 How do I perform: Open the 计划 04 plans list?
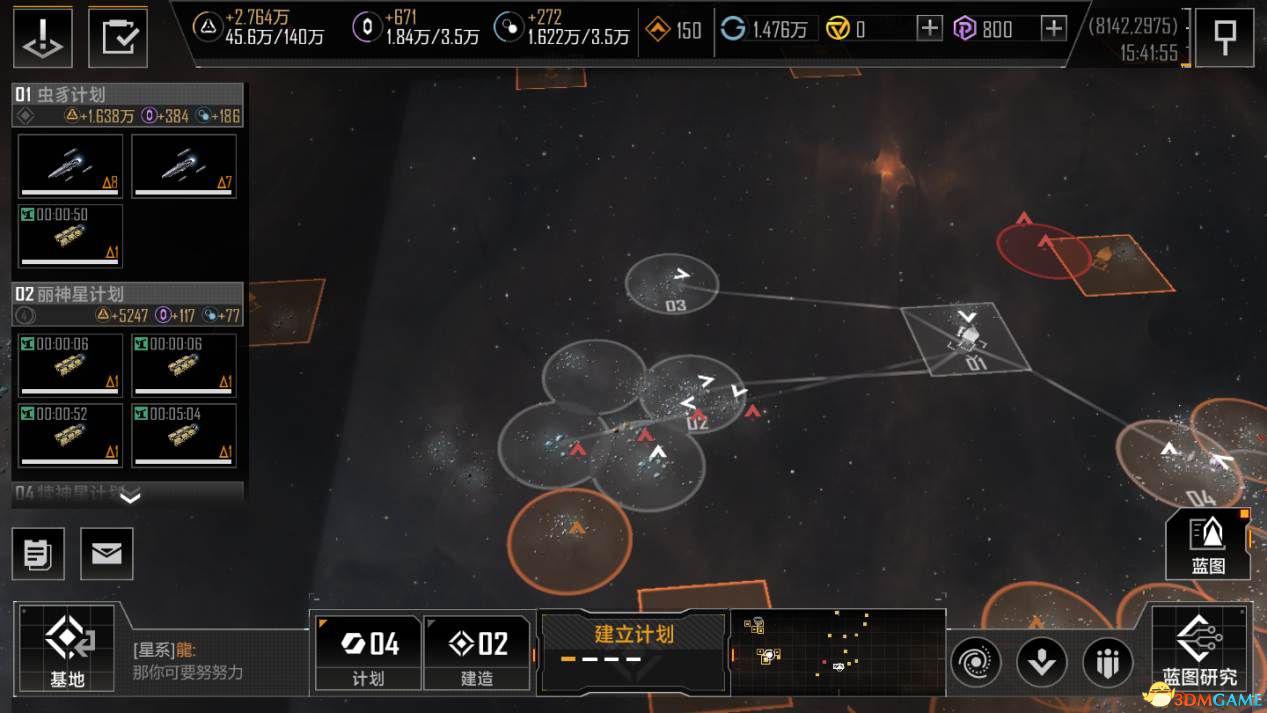(x=367, y=651)
